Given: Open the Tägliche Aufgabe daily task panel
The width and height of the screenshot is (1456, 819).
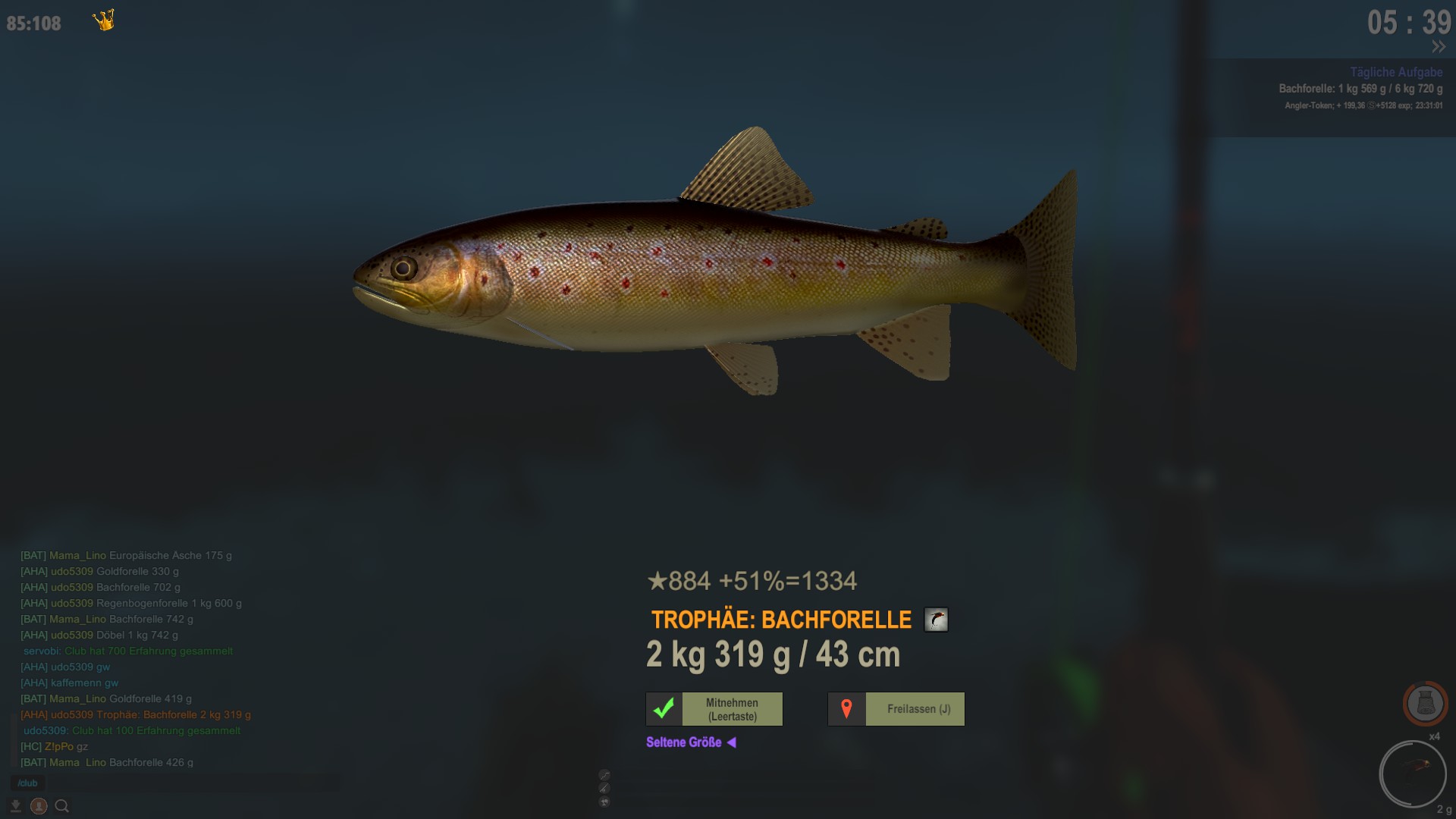Looking at the screenshot, I should click(1395, 73).
